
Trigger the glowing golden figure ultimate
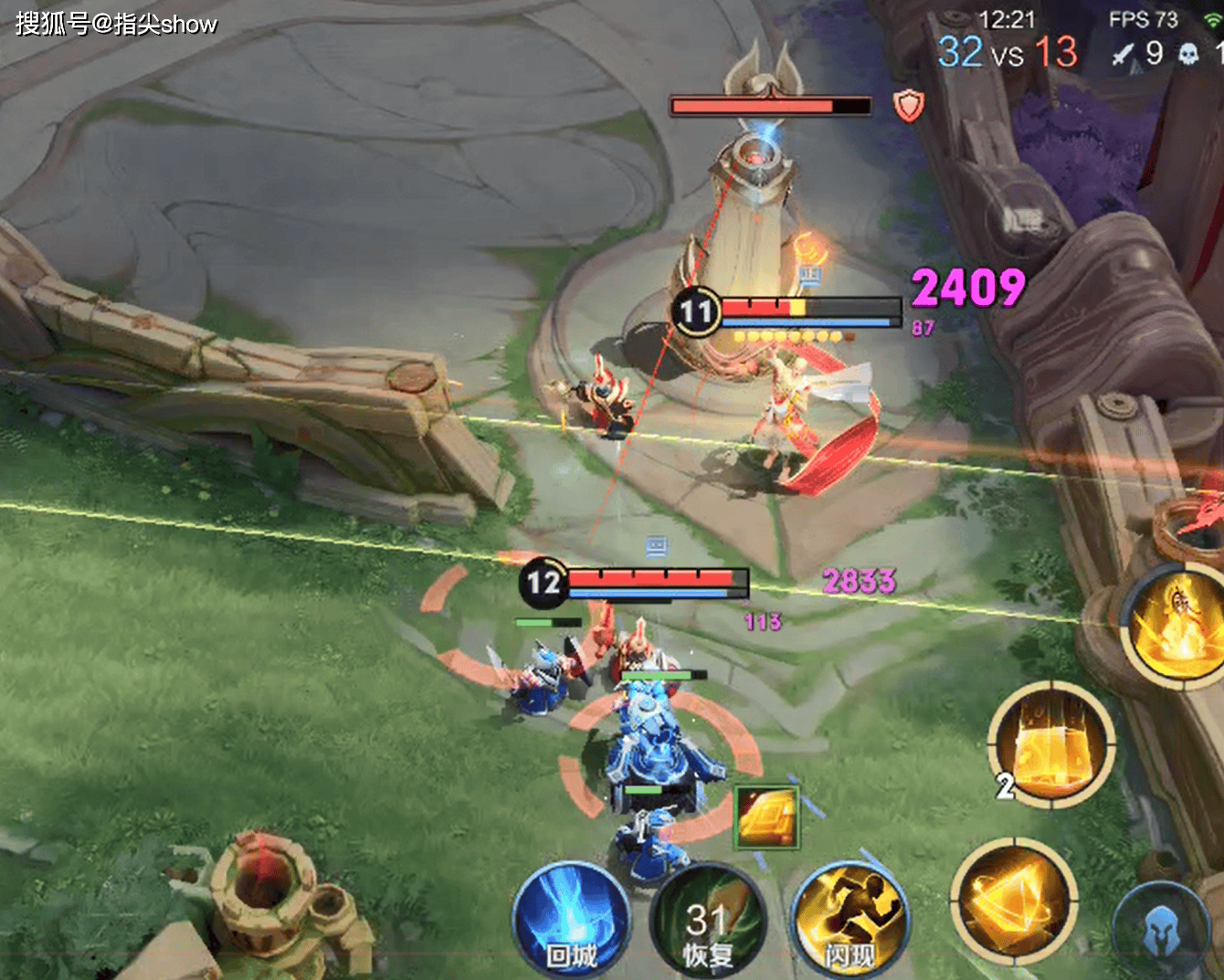[1177, 625]
